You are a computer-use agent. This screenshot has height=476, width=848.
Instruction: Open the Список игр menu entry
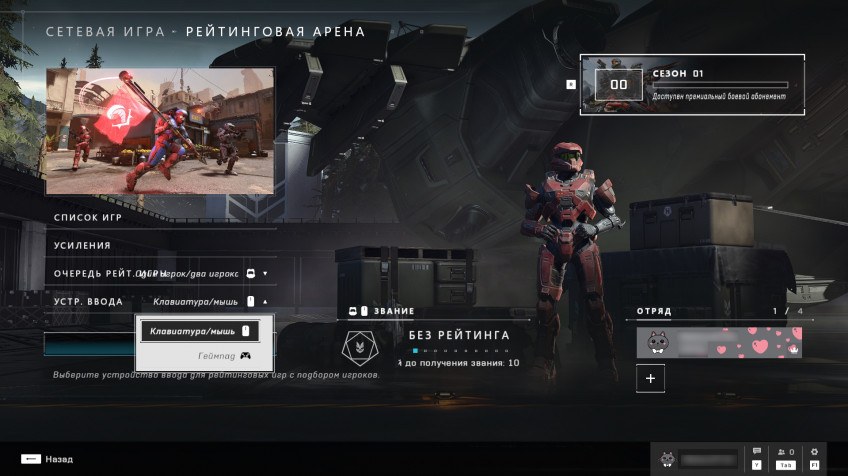[90, 217]
